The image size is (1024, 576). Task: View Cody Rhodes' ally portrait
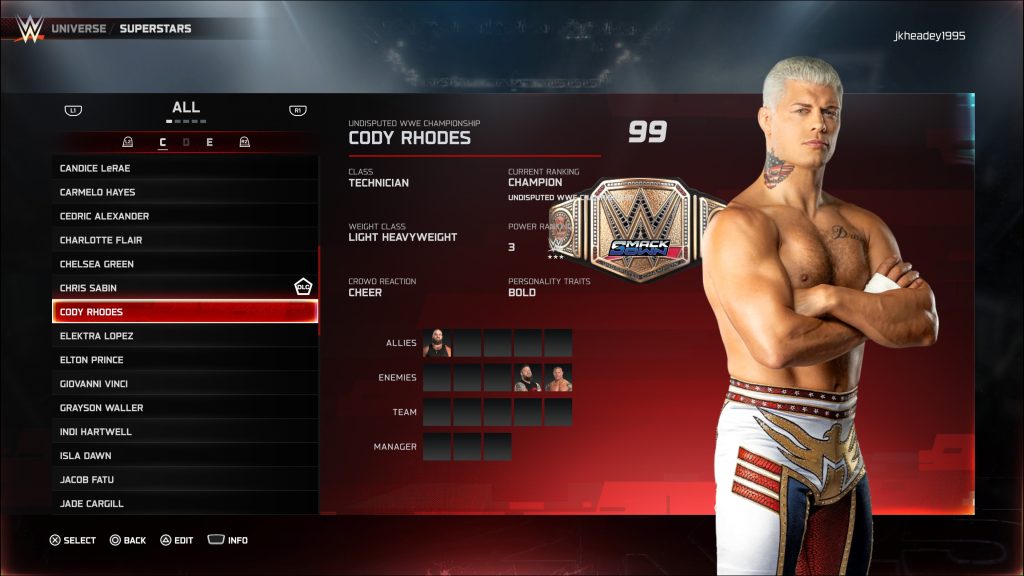pos(437,343)
